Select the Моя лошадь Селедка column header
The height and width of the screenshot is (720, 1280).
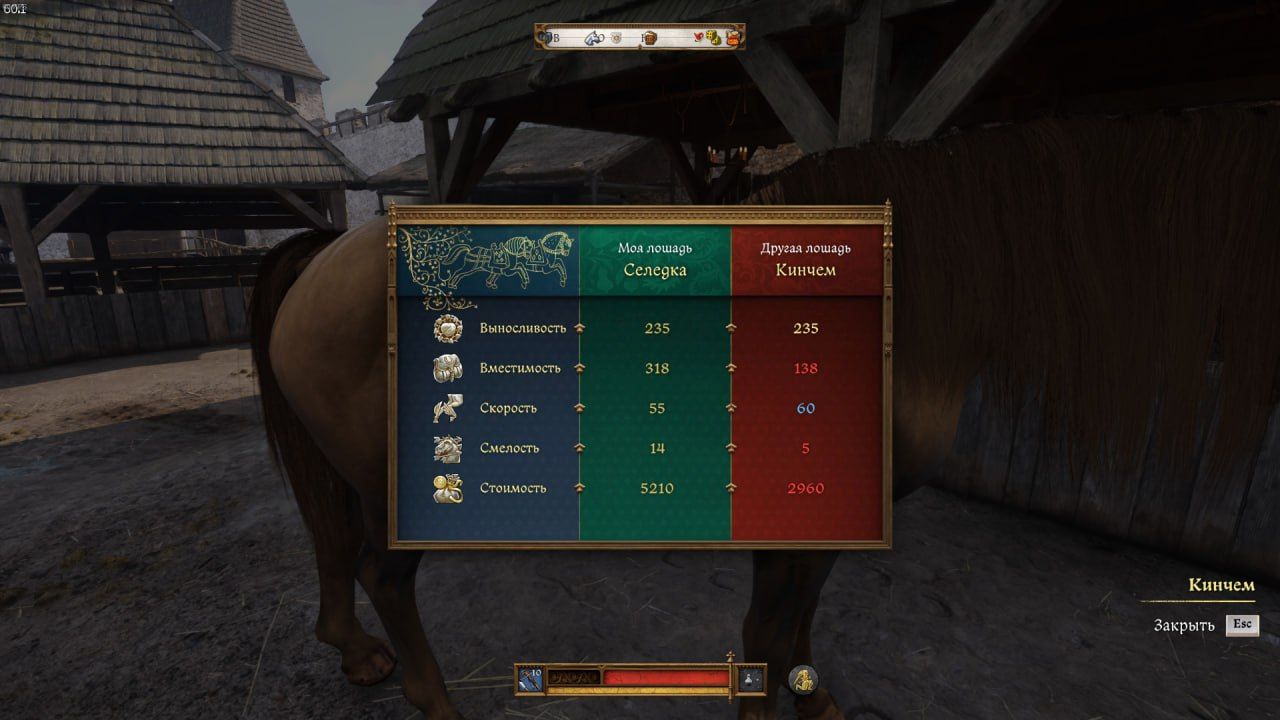(x=655, y=260)
